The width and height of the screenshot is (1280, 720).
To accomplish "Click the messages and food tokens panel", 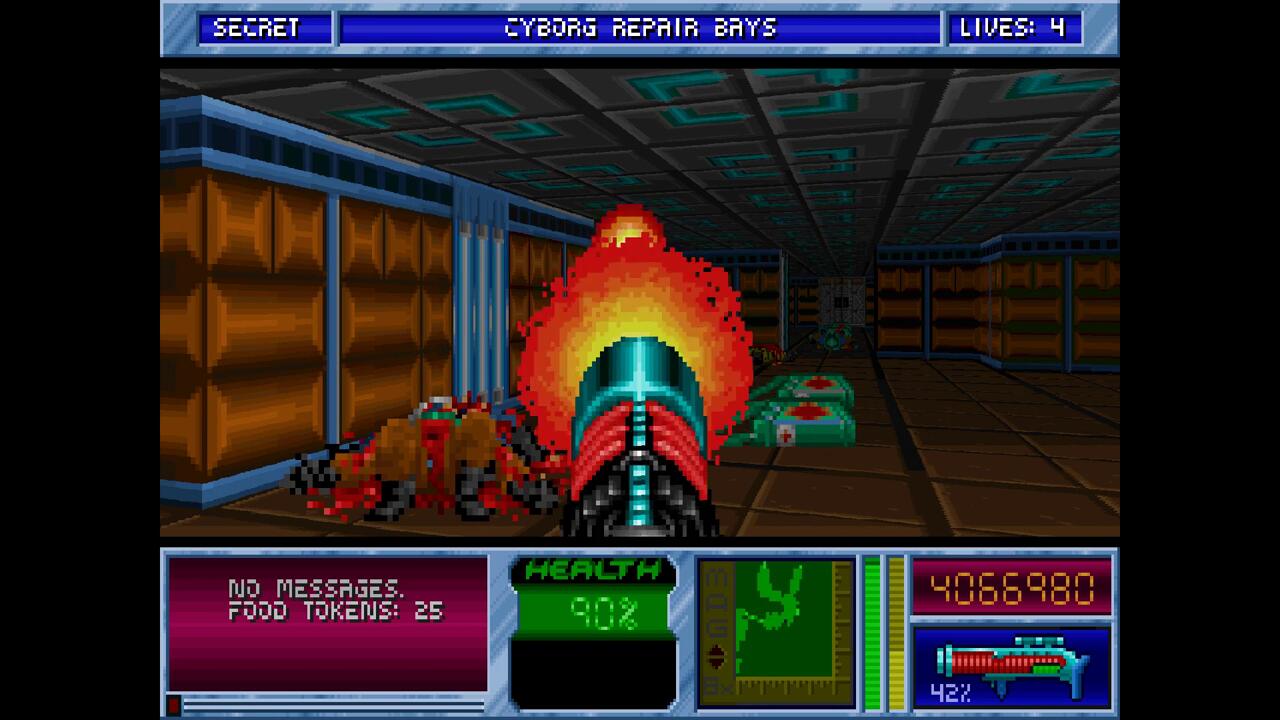I will (327, 622).
